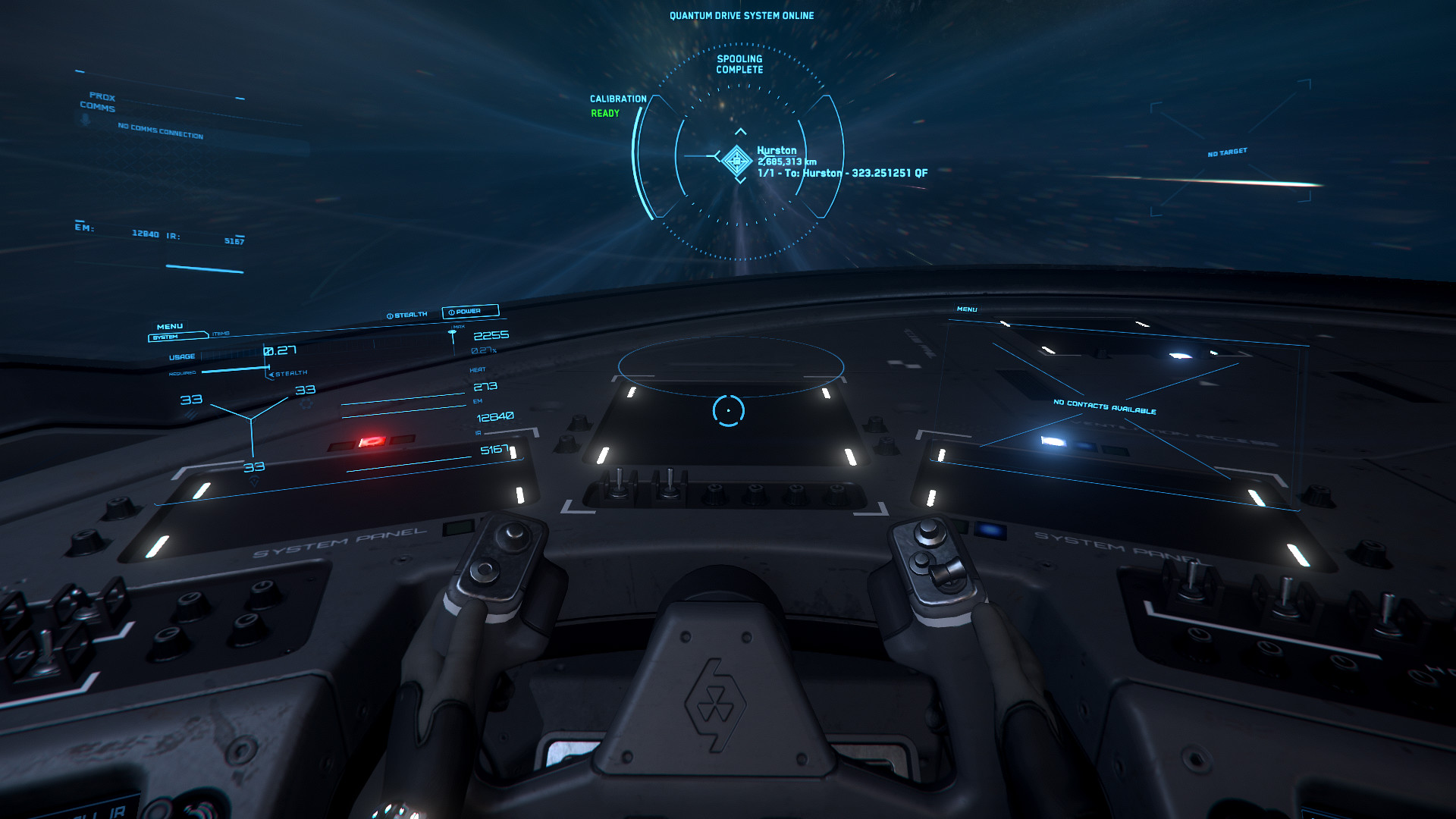Open the MENU on the contacts display

[967, 309]
